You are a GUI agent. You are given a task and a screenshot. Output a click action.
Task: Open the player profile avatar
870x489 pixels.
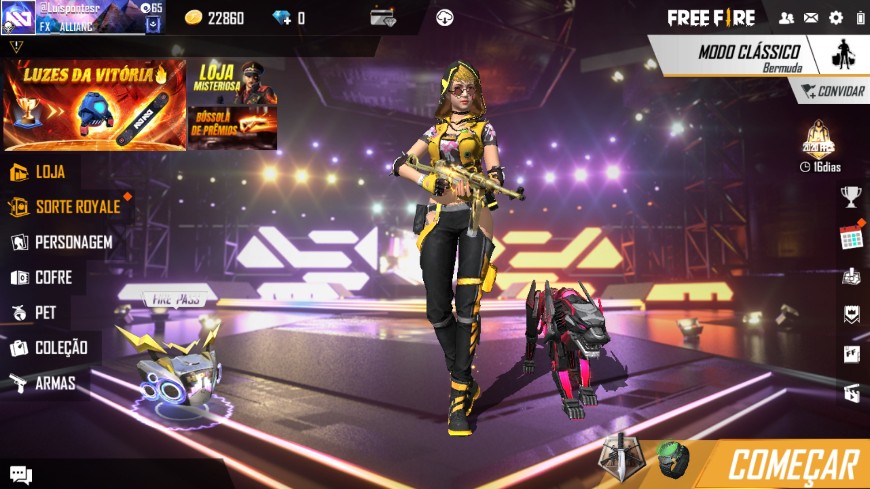19,17
